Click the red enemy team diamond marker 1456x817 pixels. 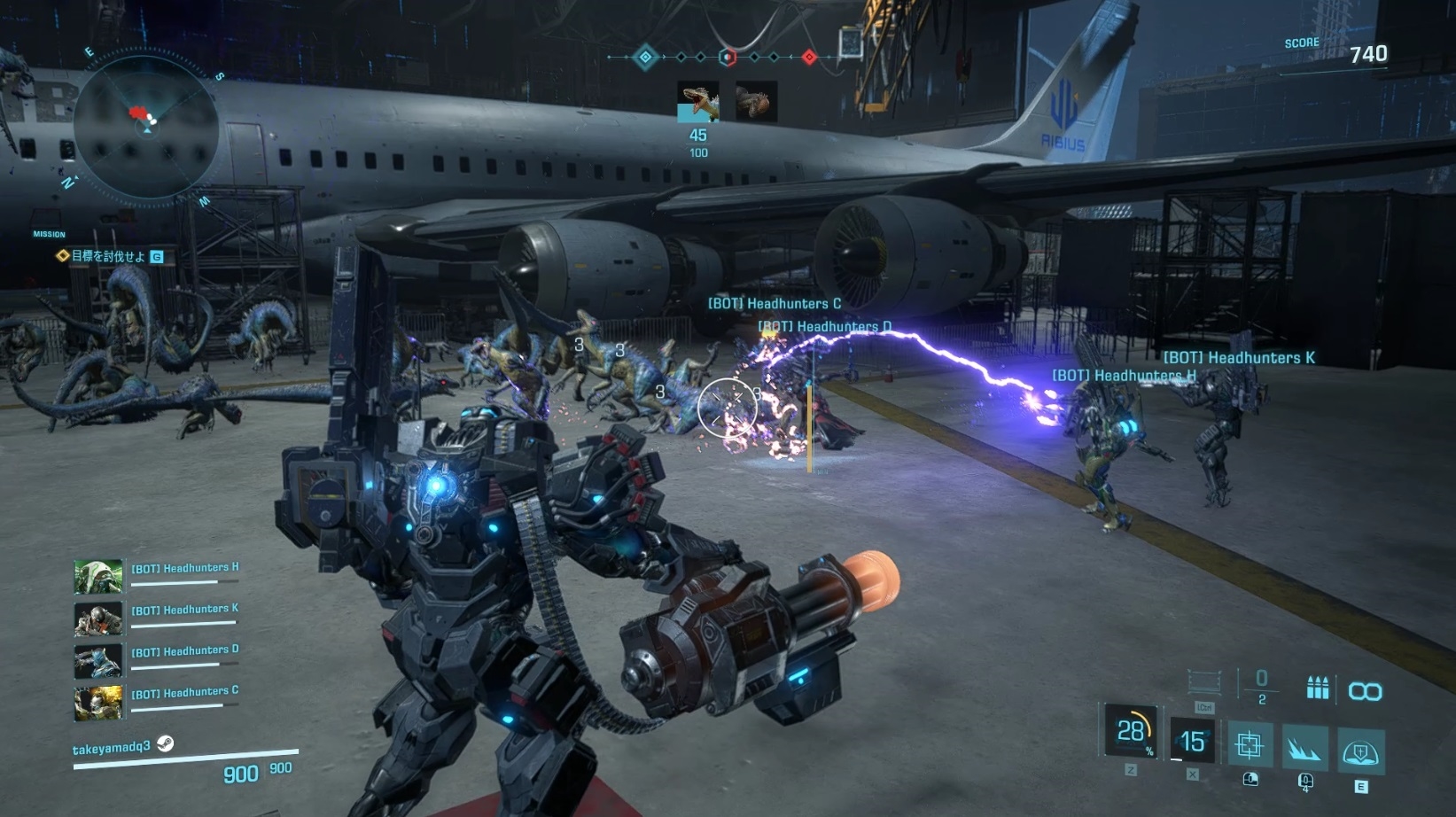[809, 58]
